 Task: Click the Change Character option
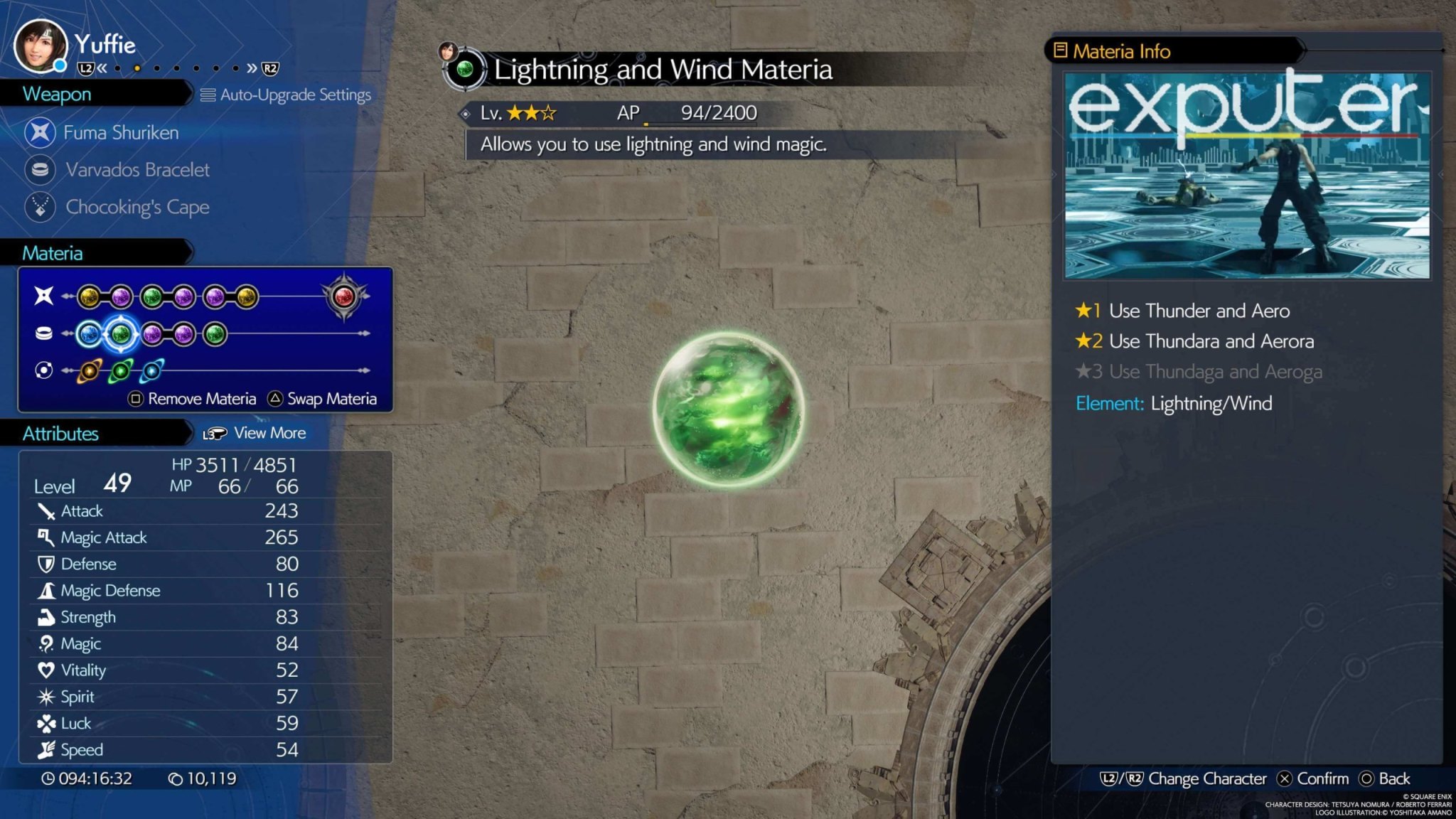1184,778
